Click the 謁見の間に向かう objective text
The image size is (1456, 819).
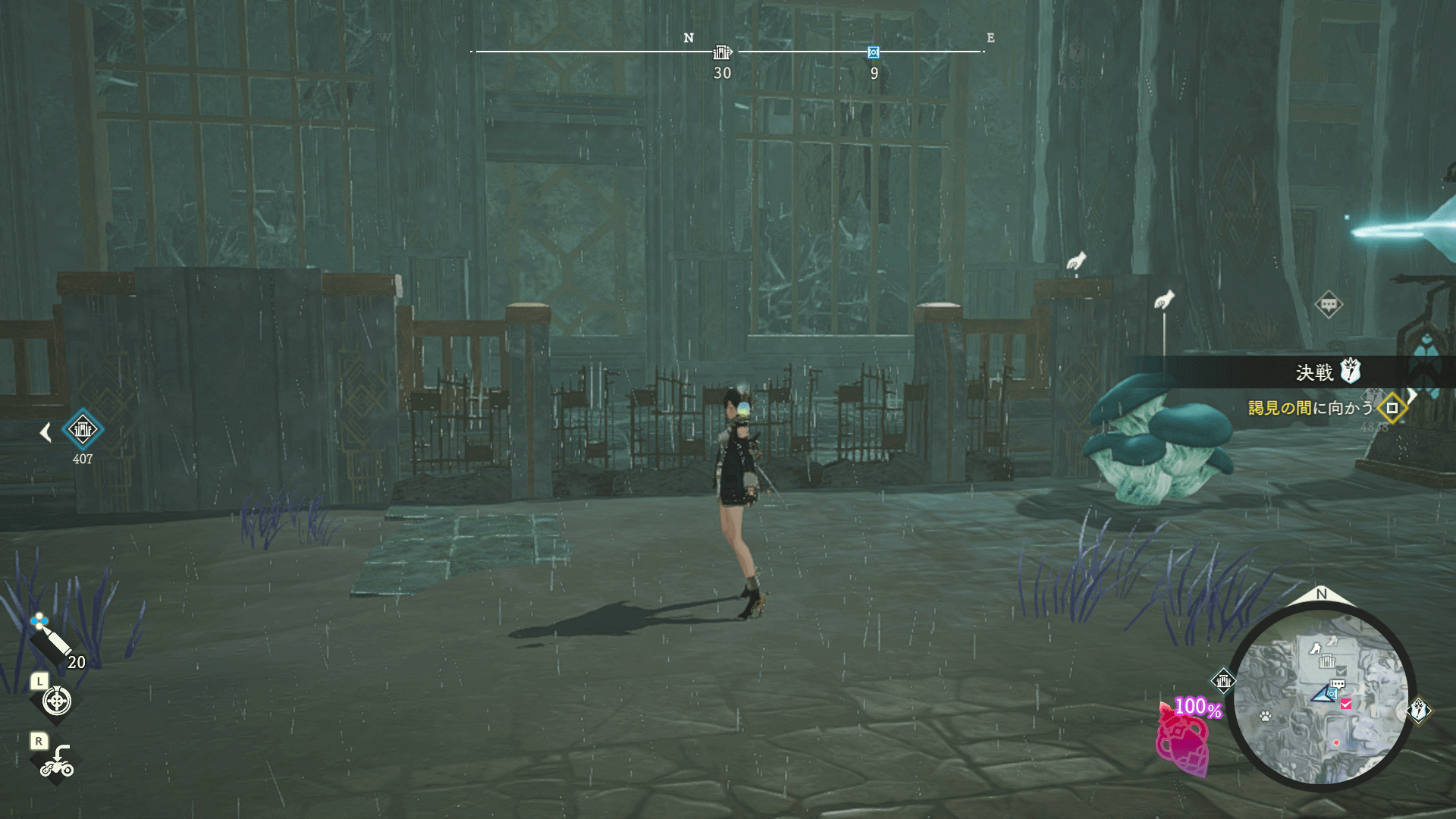1310,408
